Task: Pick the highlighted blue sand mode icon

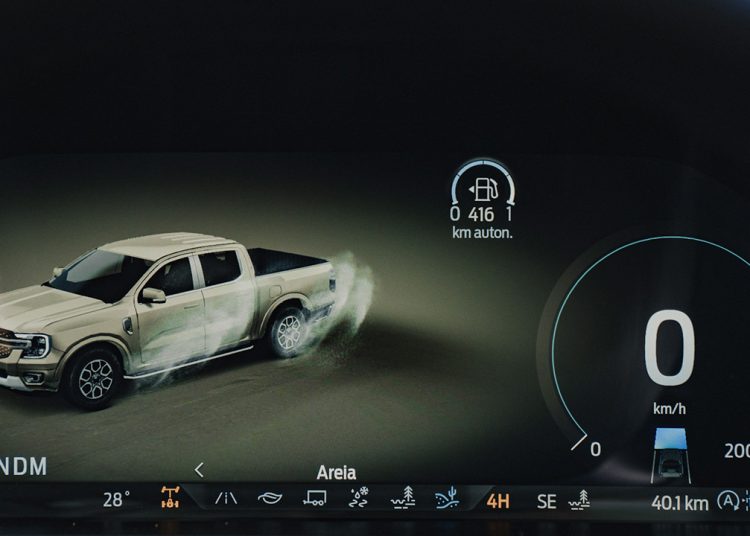Action: click(447, 498)
